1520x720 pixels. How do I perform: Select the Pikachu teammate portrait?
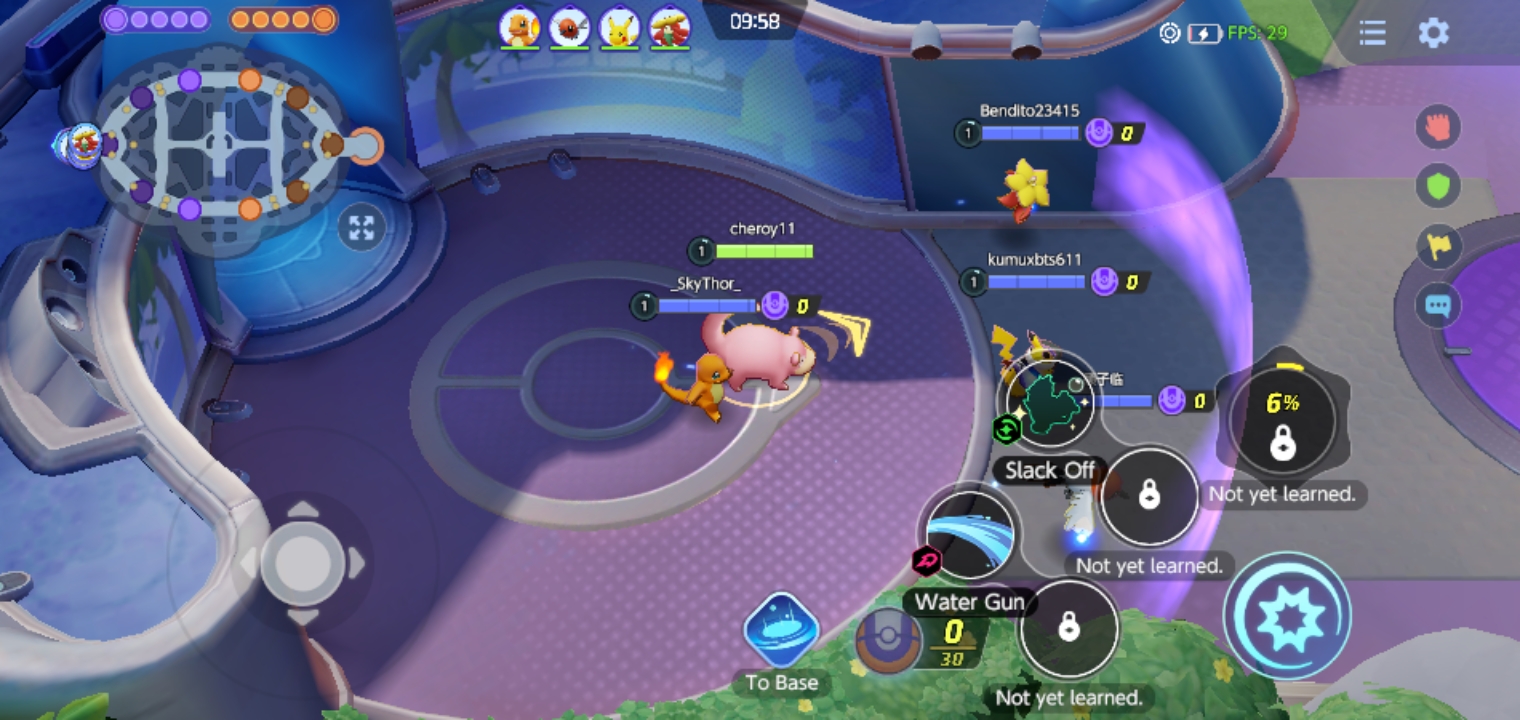tap(619, 28)
